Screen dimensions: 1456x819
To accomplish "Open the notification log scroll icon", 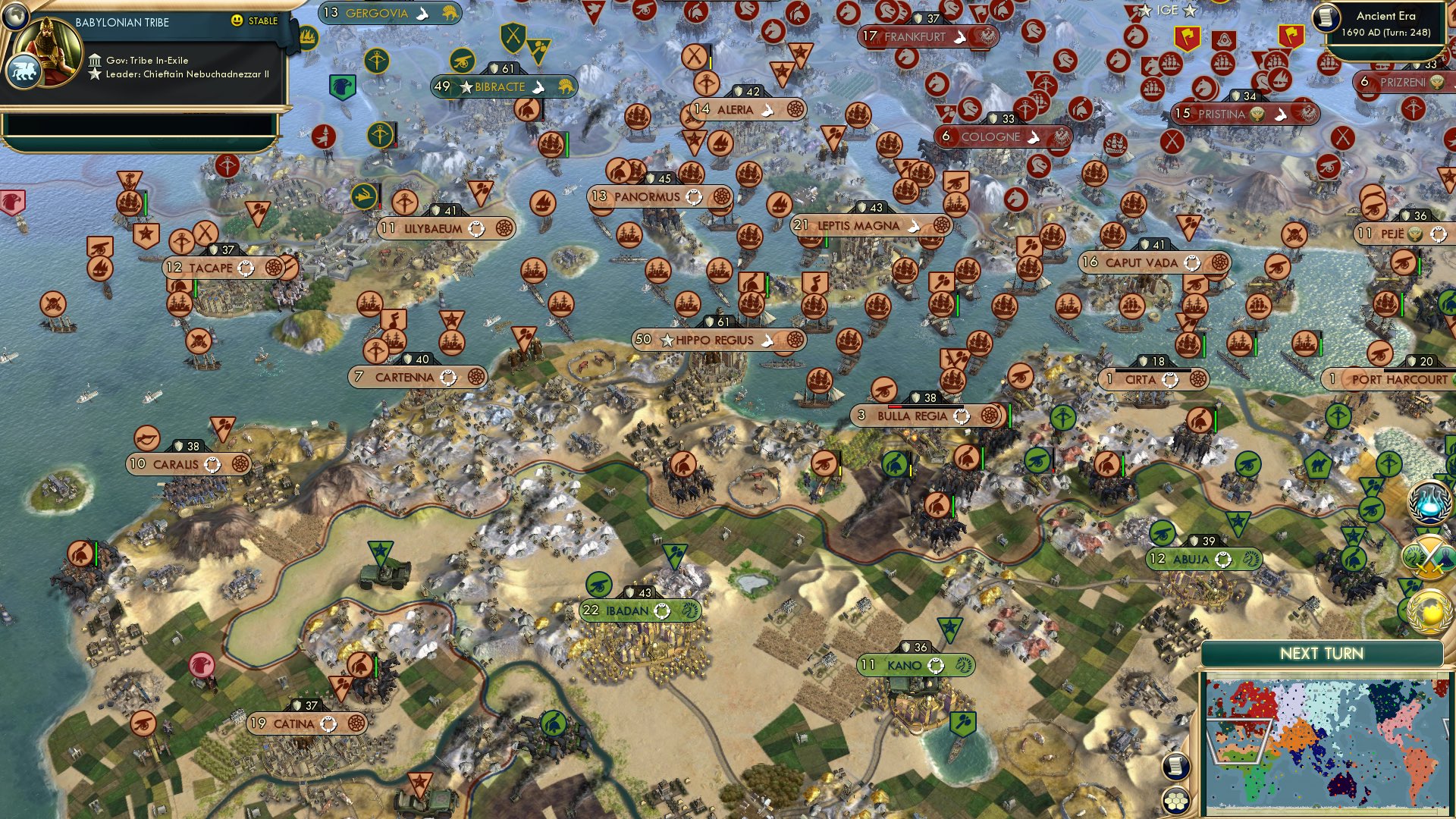I will click(x=1176, y=766).
